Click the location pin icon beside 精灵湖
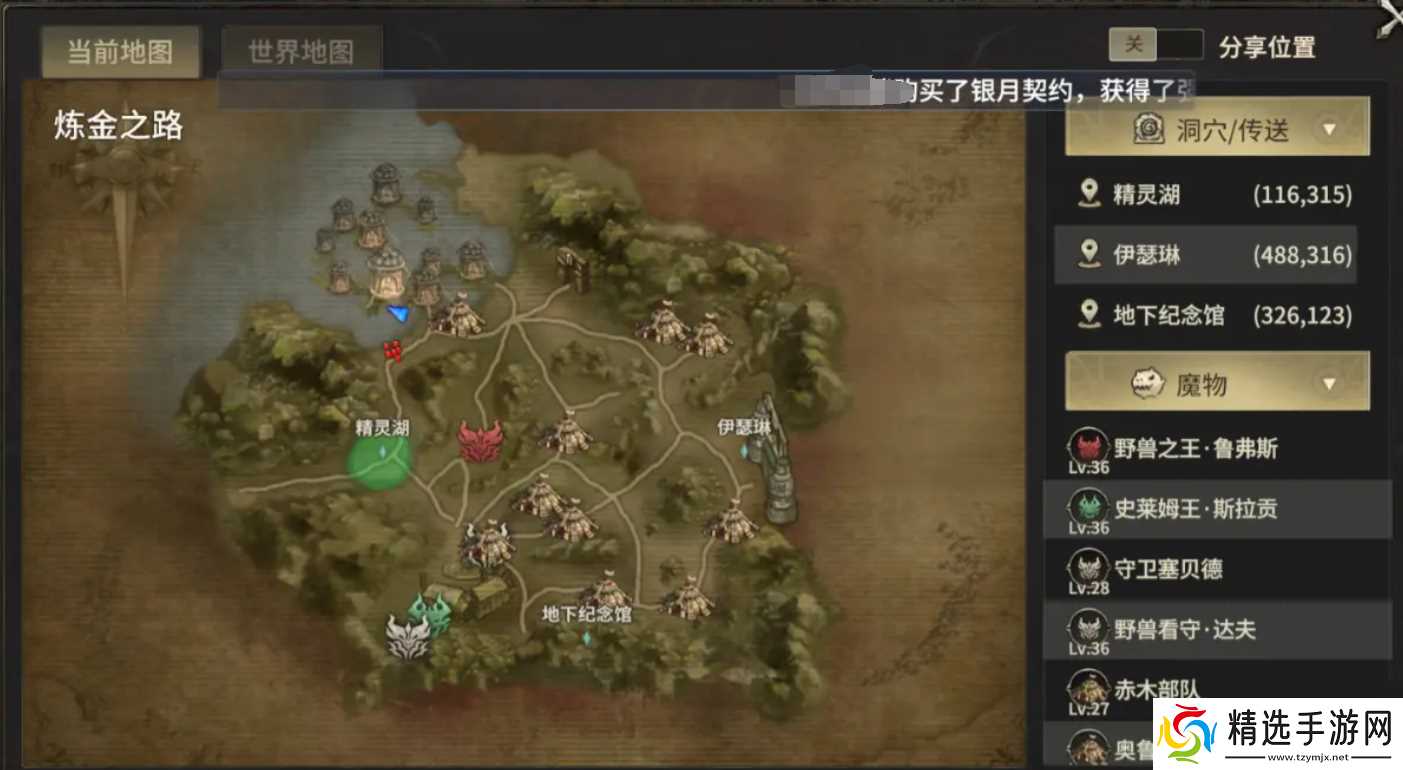 pyautogui.click(x=1089, y=194)
